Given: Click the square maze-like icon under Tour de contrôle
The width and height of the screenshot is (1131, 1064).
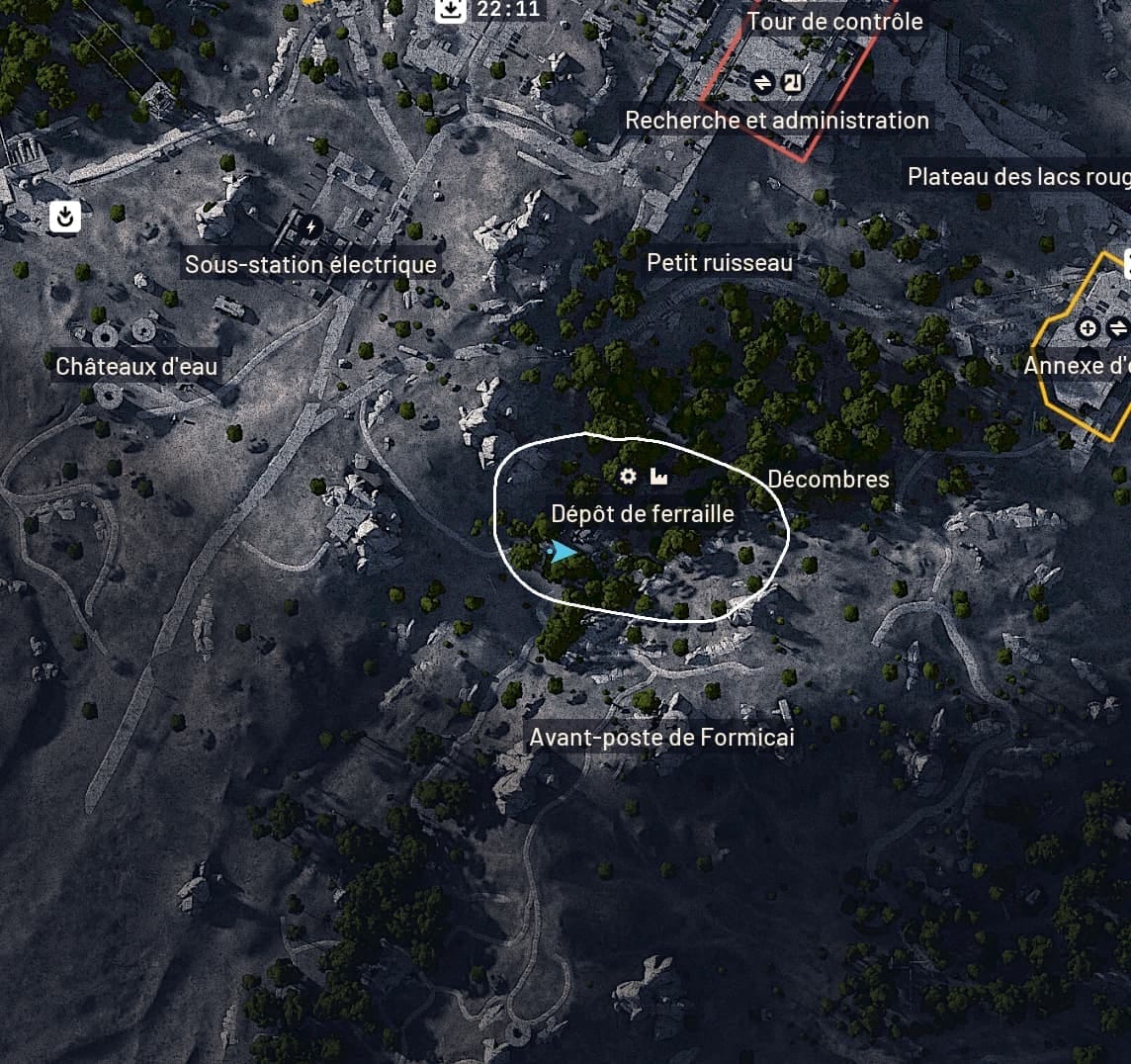Looking at the screenshot, I should (791, 83).
